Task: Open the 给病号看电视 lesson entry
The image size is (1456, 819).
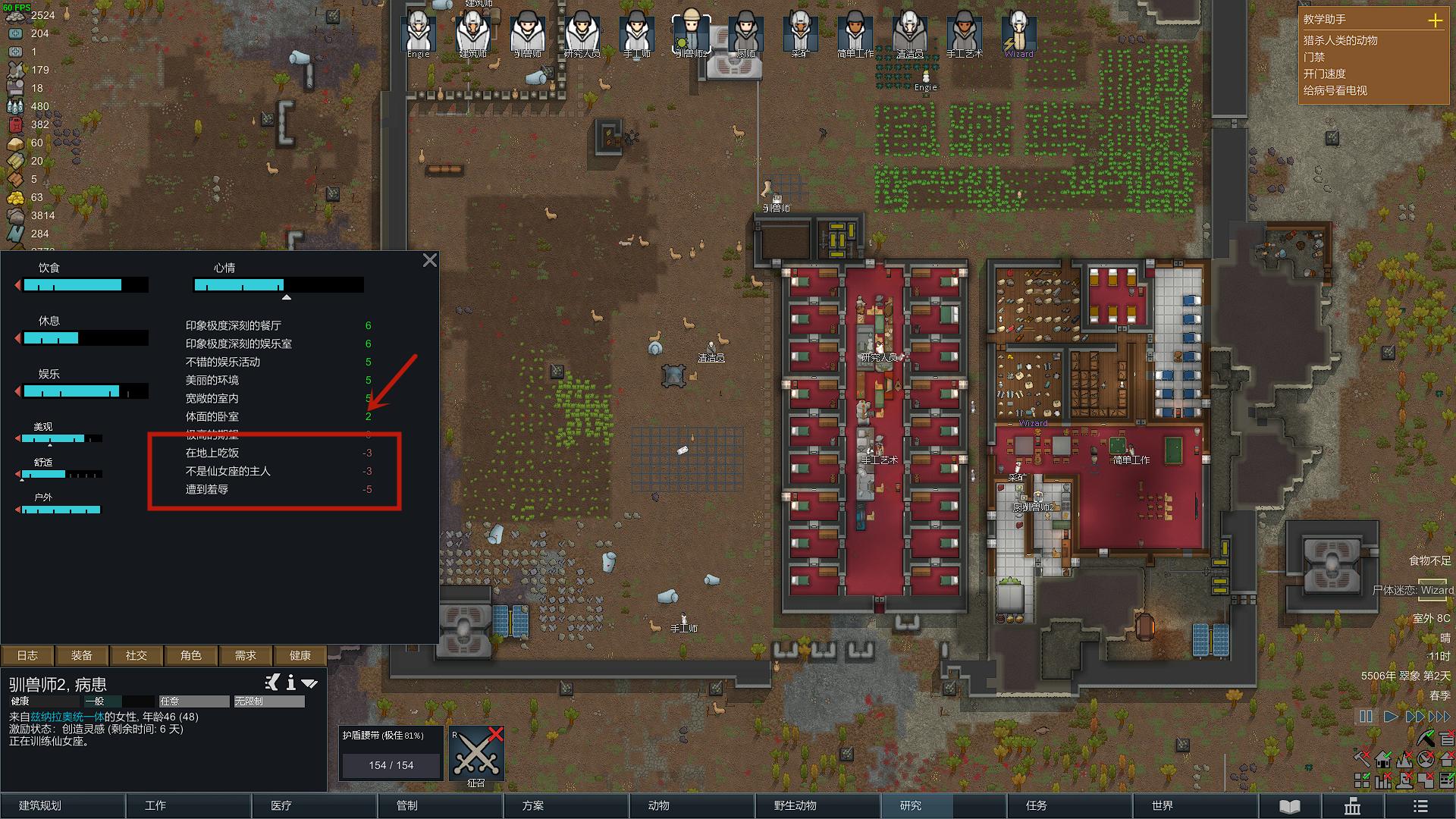Action: click(x=1335, y=91)
